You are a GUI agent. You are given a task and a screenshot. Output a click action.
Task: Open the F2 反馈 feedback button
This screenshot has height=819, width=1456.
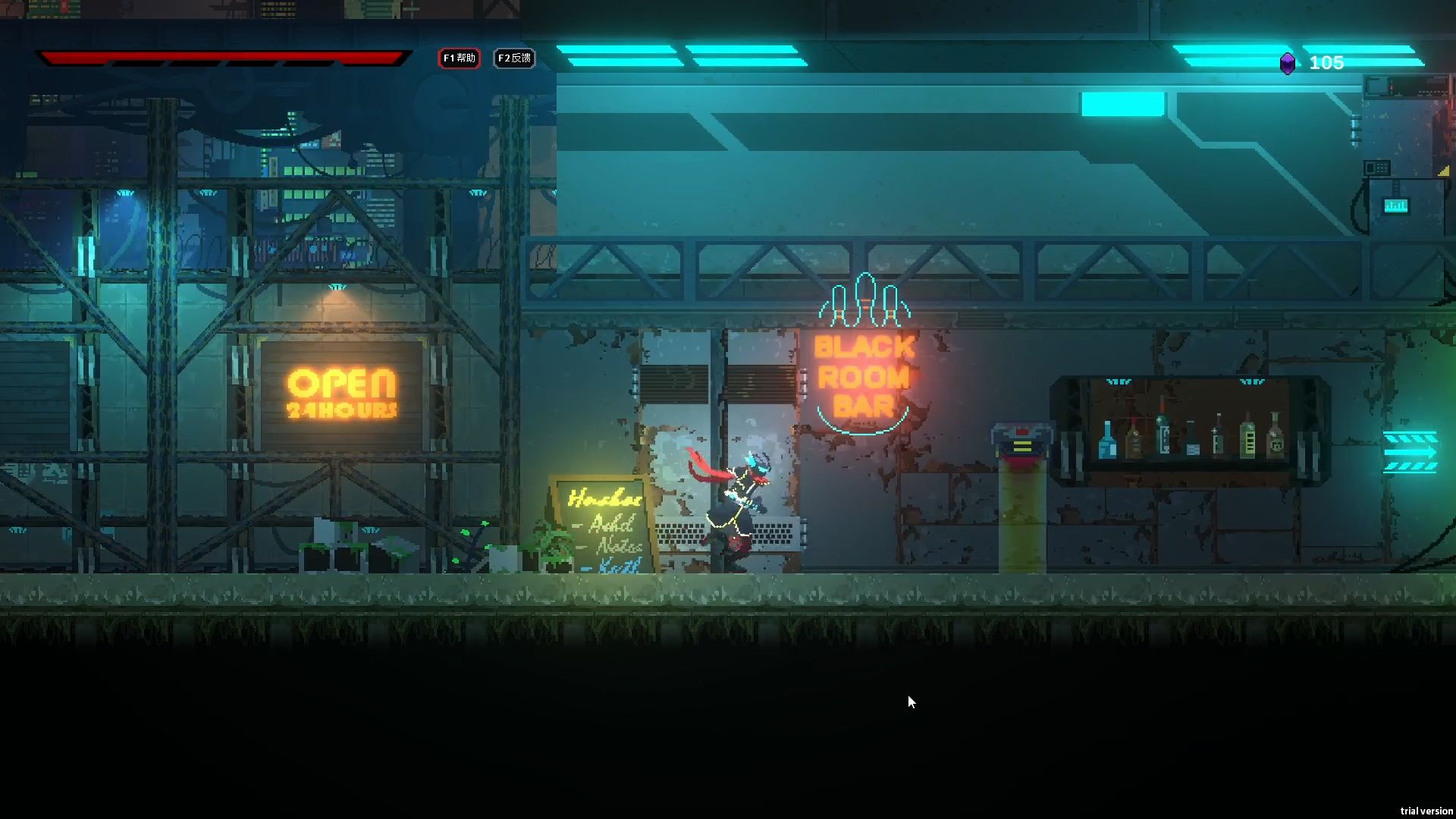point(514,58)
